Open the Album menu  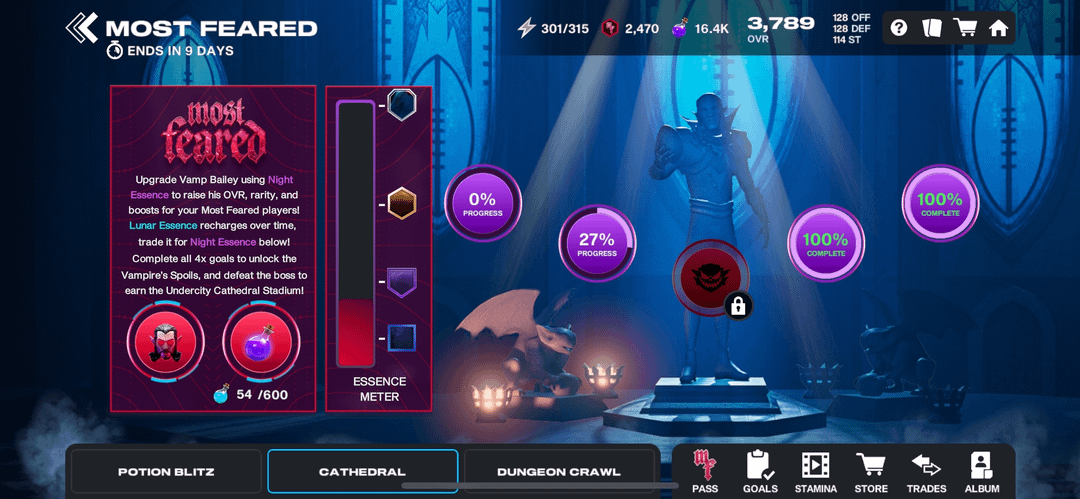pyautogui.click(x=981, y=472)
